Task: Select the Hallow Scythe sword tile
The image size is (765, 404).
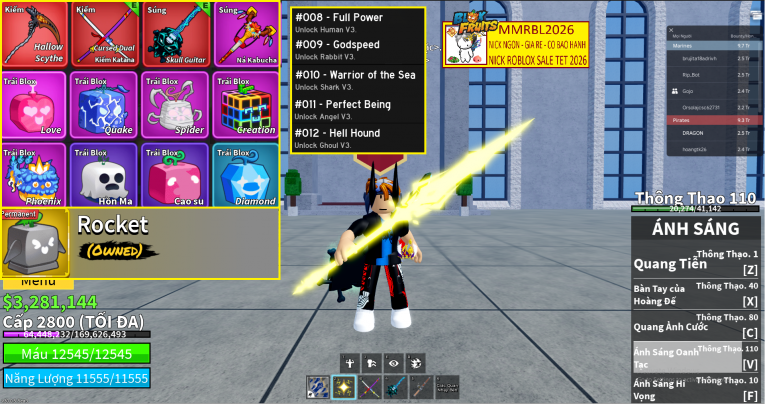Action: coord(35,35)
